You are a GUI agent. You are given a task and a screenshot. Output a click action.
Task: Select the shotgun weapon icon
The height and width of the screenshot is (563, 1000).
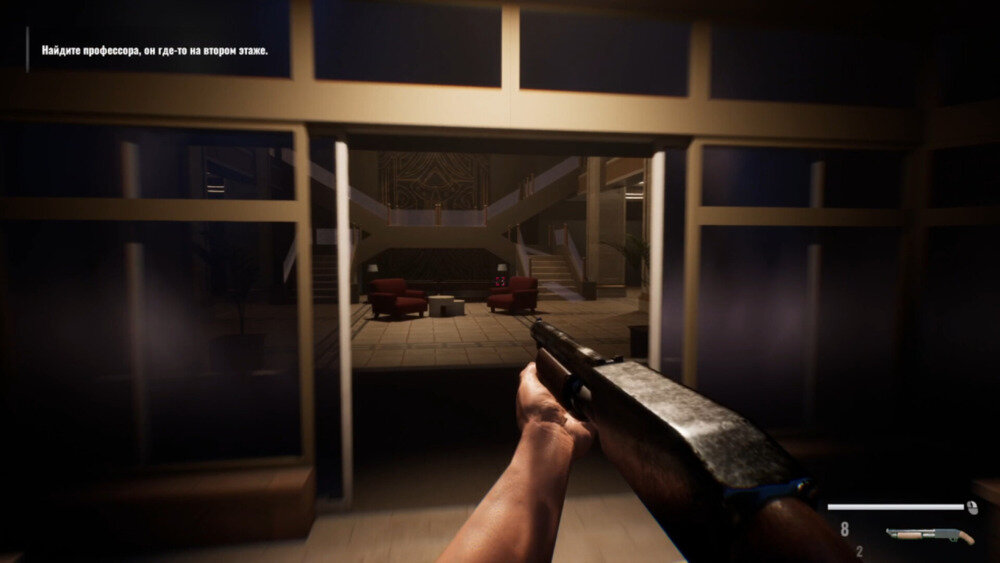[930, 535]
